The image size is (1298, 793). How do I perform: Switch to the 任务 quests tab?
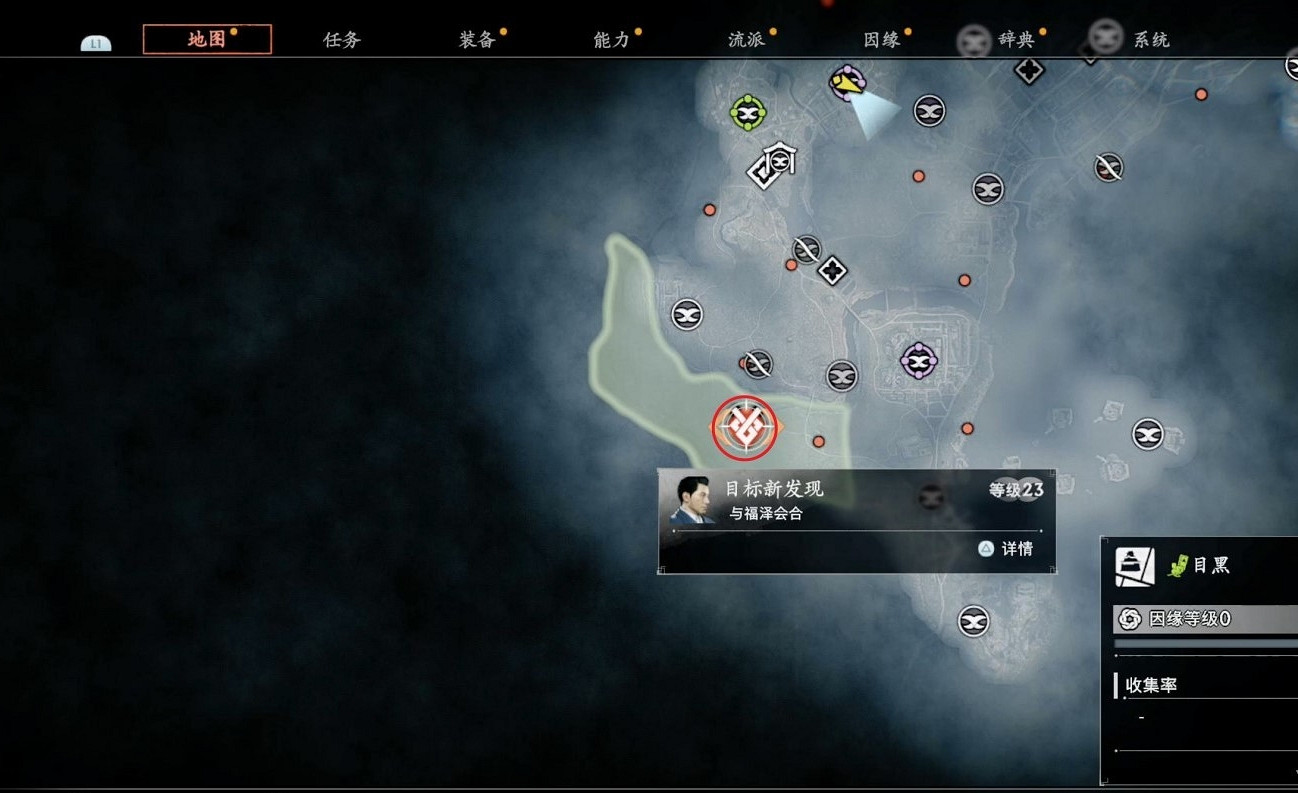tap(341, 39)
